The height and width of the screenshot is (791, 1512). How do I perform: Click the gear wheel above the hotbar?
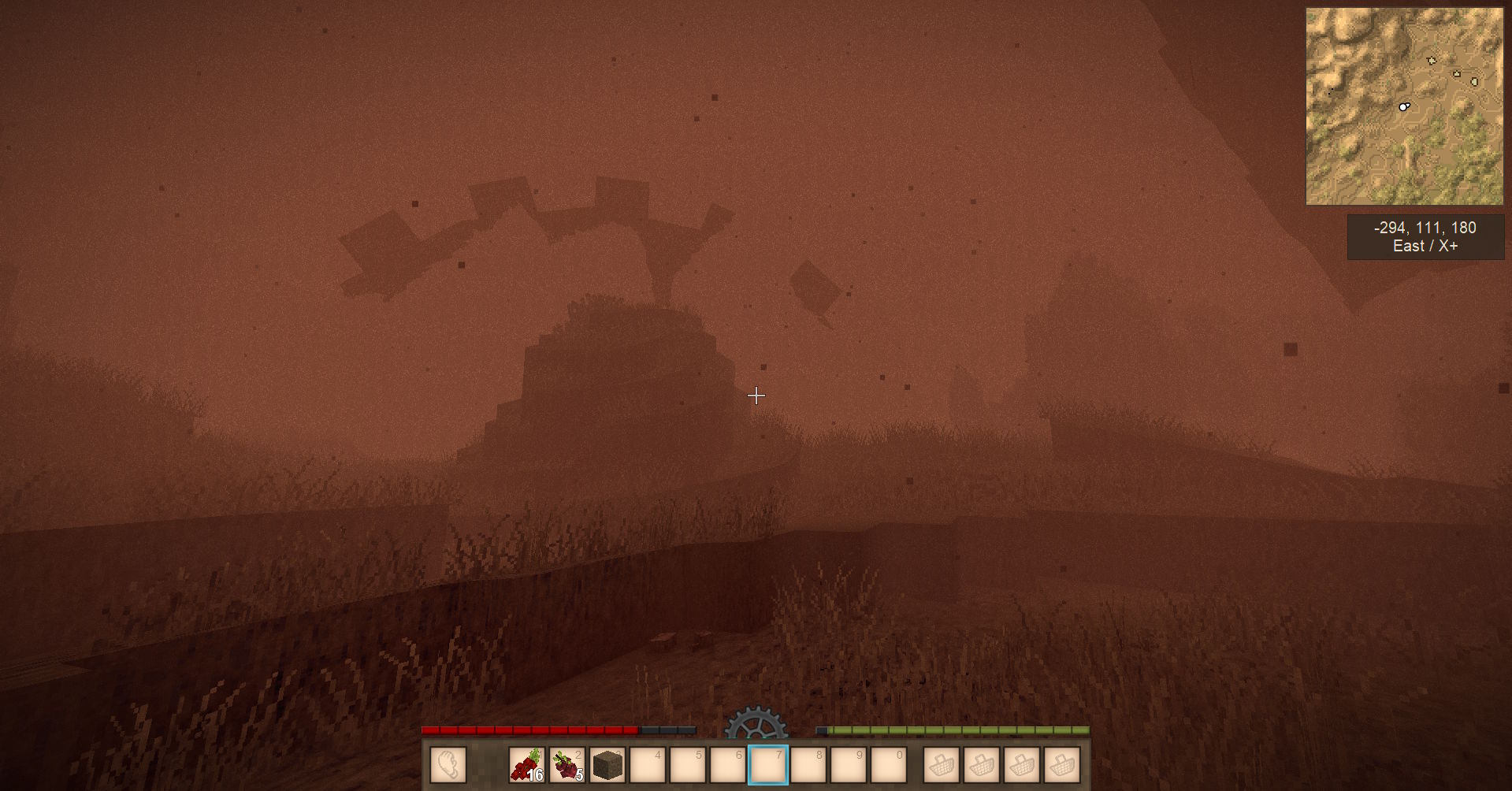pos(755,723)
